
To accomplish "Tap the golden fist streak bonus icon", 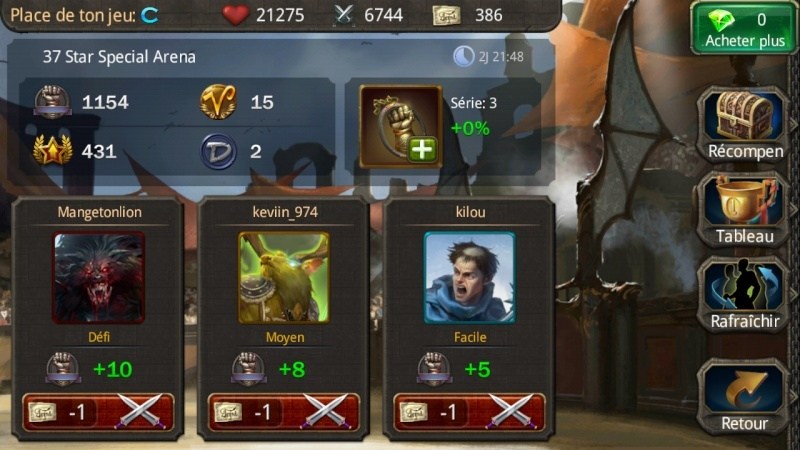I will click(400, 124).
